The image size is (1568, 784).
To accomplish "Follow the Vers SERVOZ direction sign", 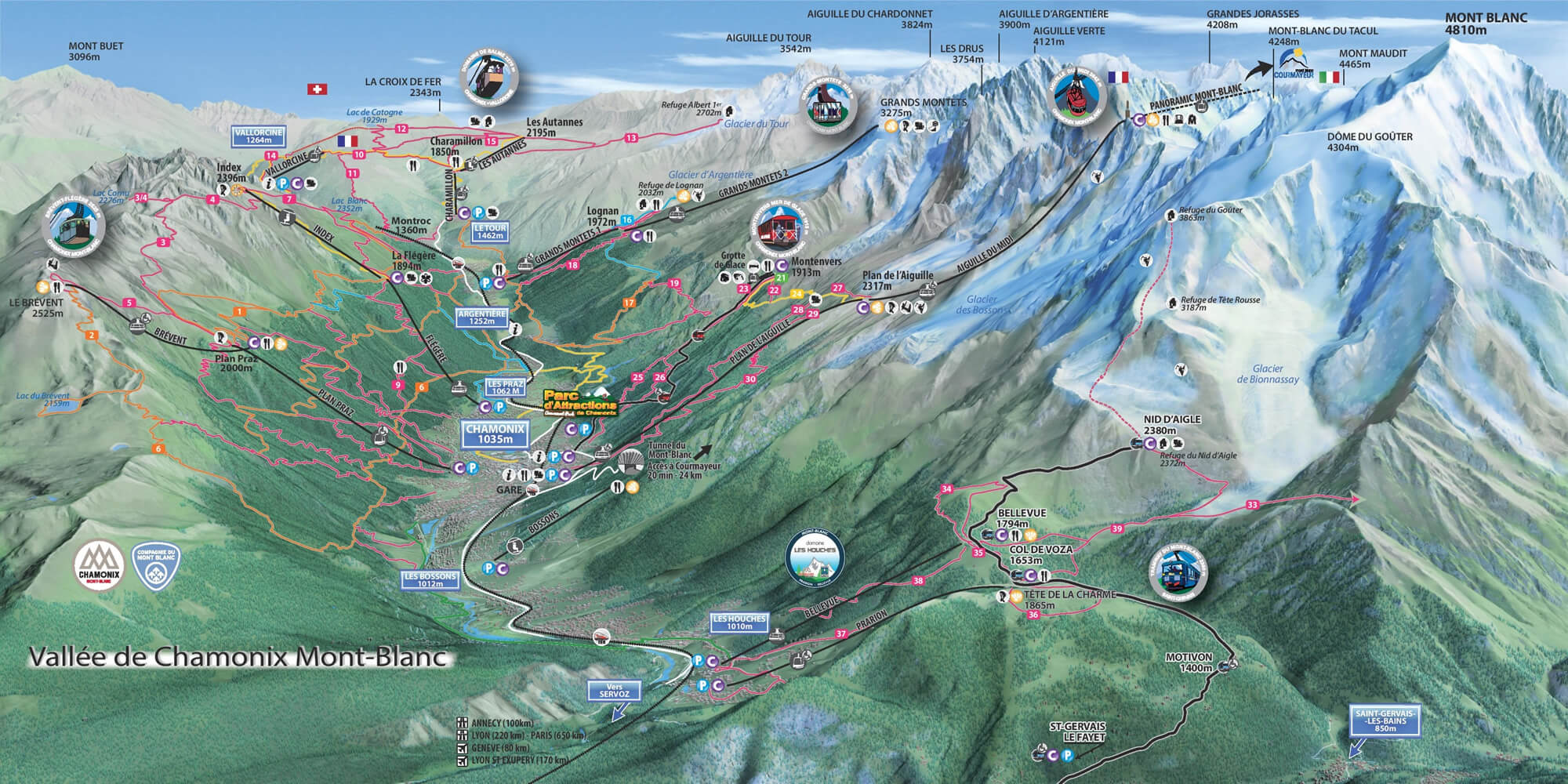I will point(613,690).
